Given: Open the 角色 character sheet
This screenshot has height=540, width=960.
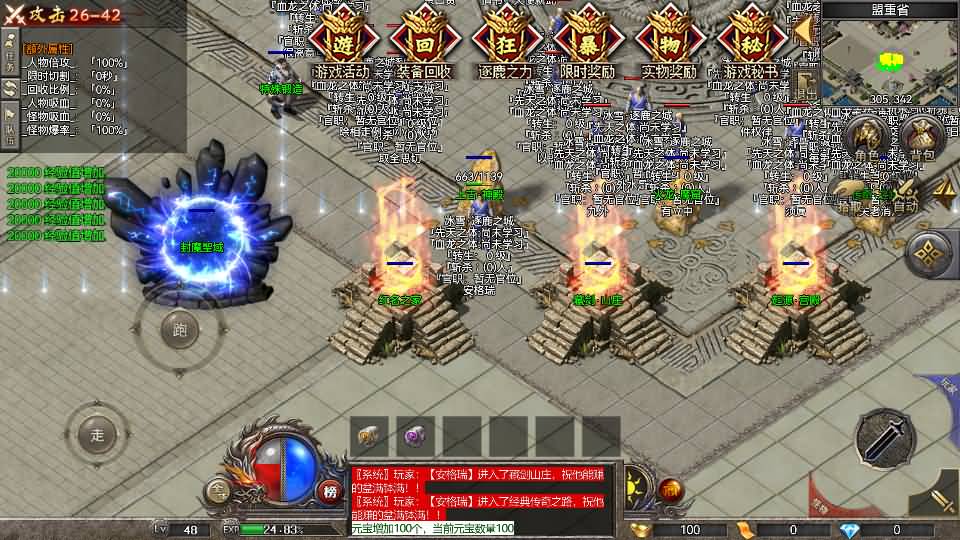Looking at the screenshot, I should (868, 138).
